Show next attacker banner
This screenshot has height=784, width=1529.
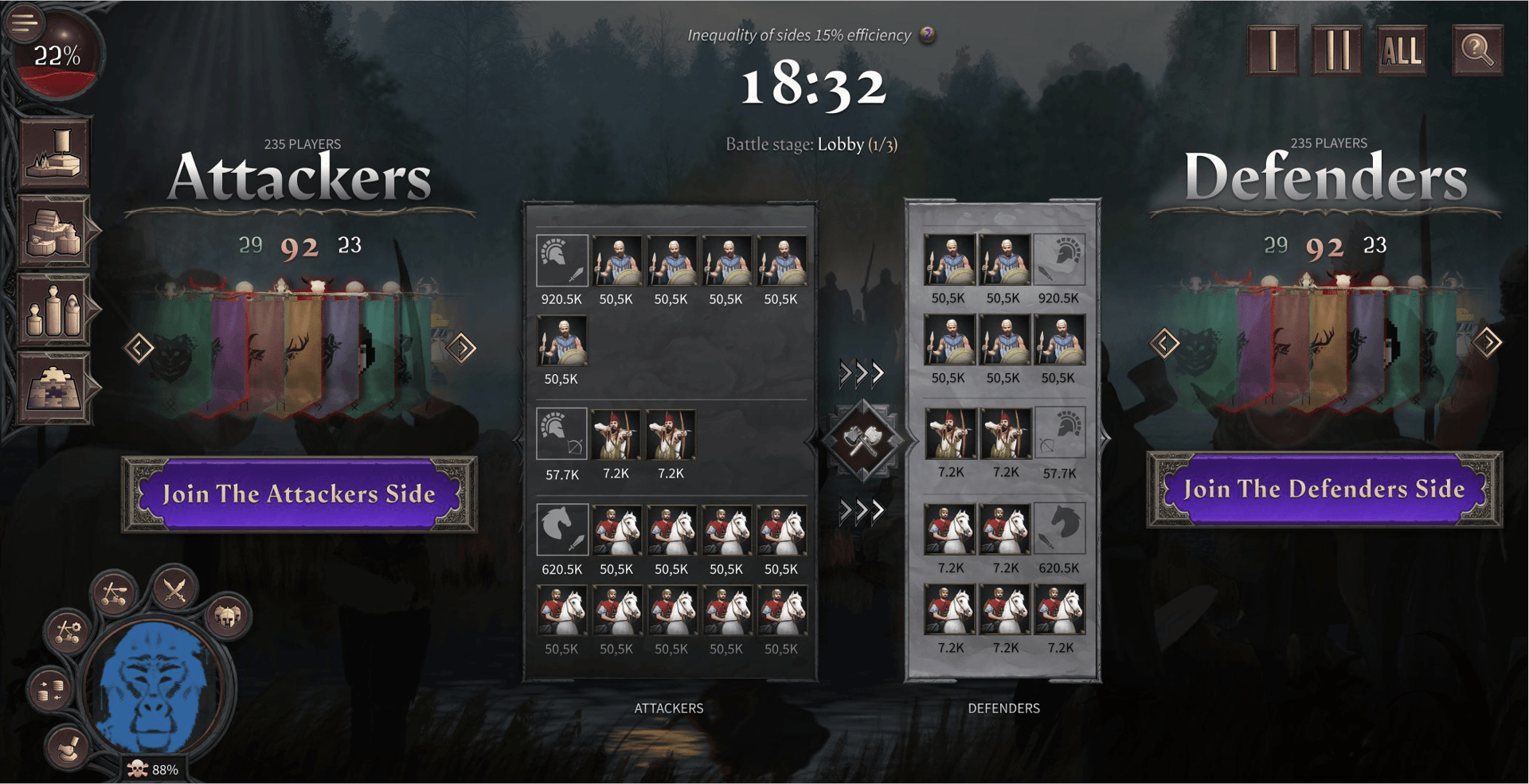click(x=462, y=348)
